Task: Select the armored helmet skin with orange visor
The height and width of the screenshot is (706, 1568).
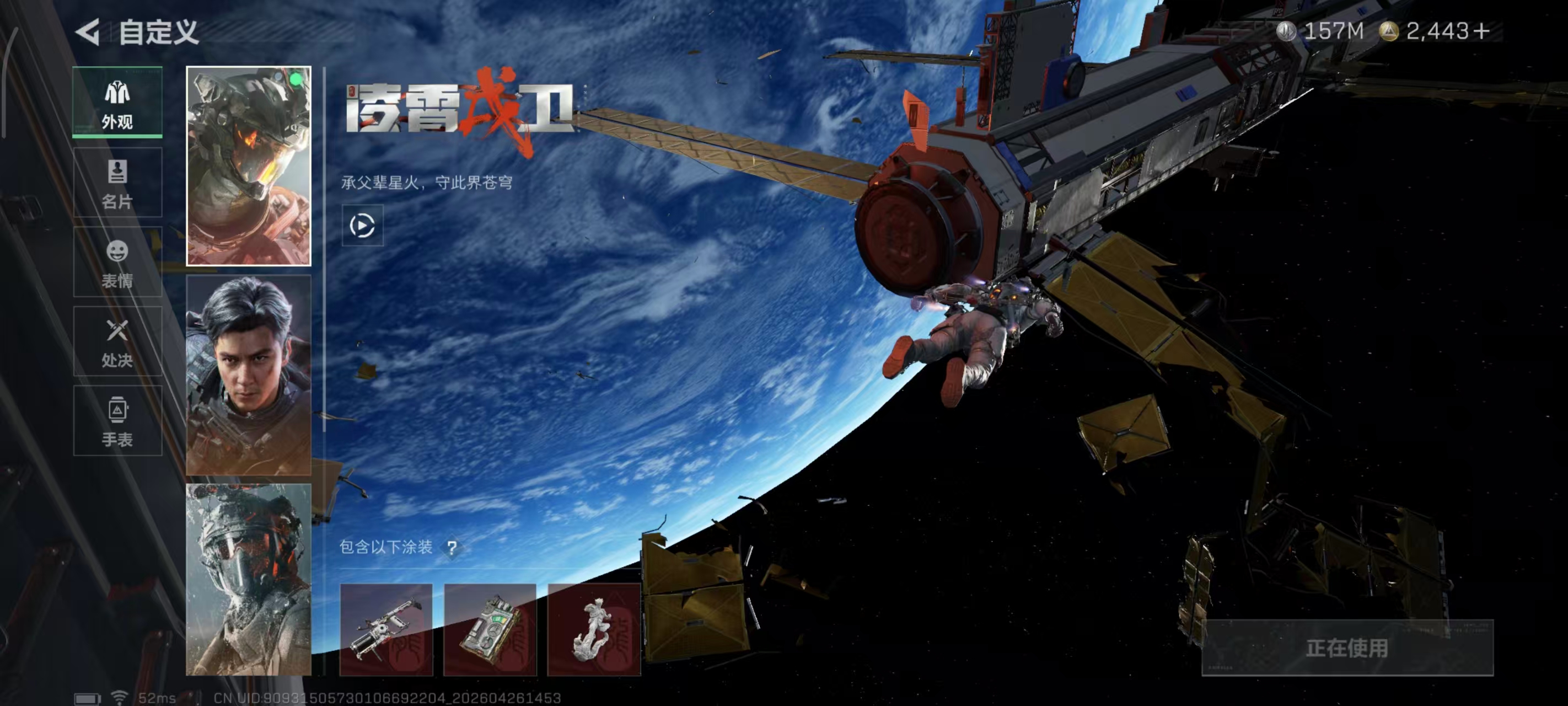Action: pos(248,167)
